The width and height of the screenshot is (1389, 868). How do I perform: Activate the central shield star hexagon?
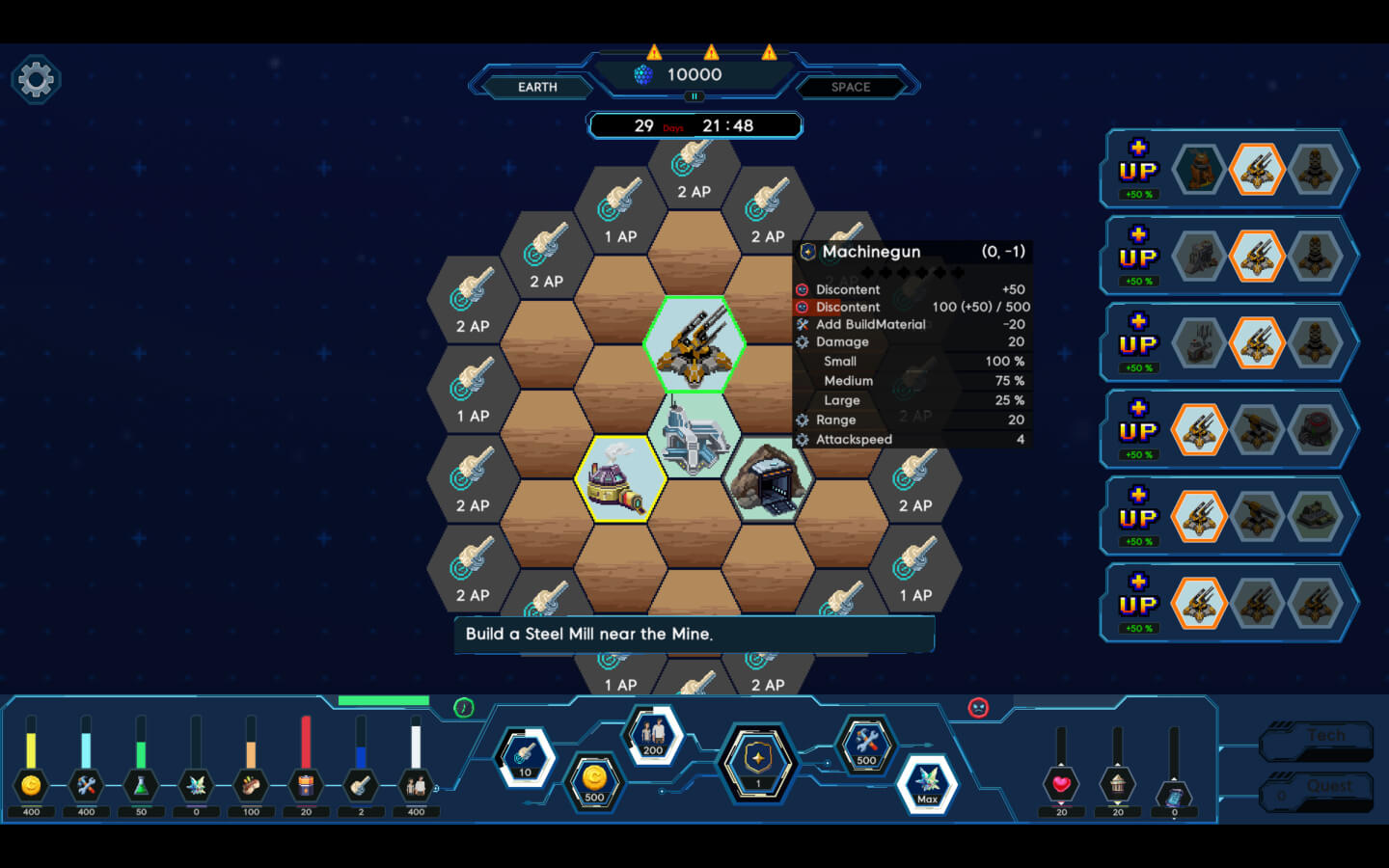[x=758, y=762]
